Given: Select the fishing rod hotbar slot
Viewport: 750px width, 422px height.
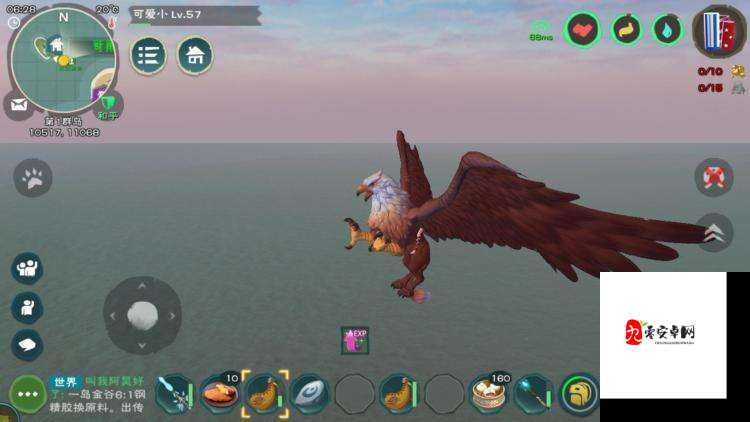Looking at the screenshot, I should pos(174,394).
